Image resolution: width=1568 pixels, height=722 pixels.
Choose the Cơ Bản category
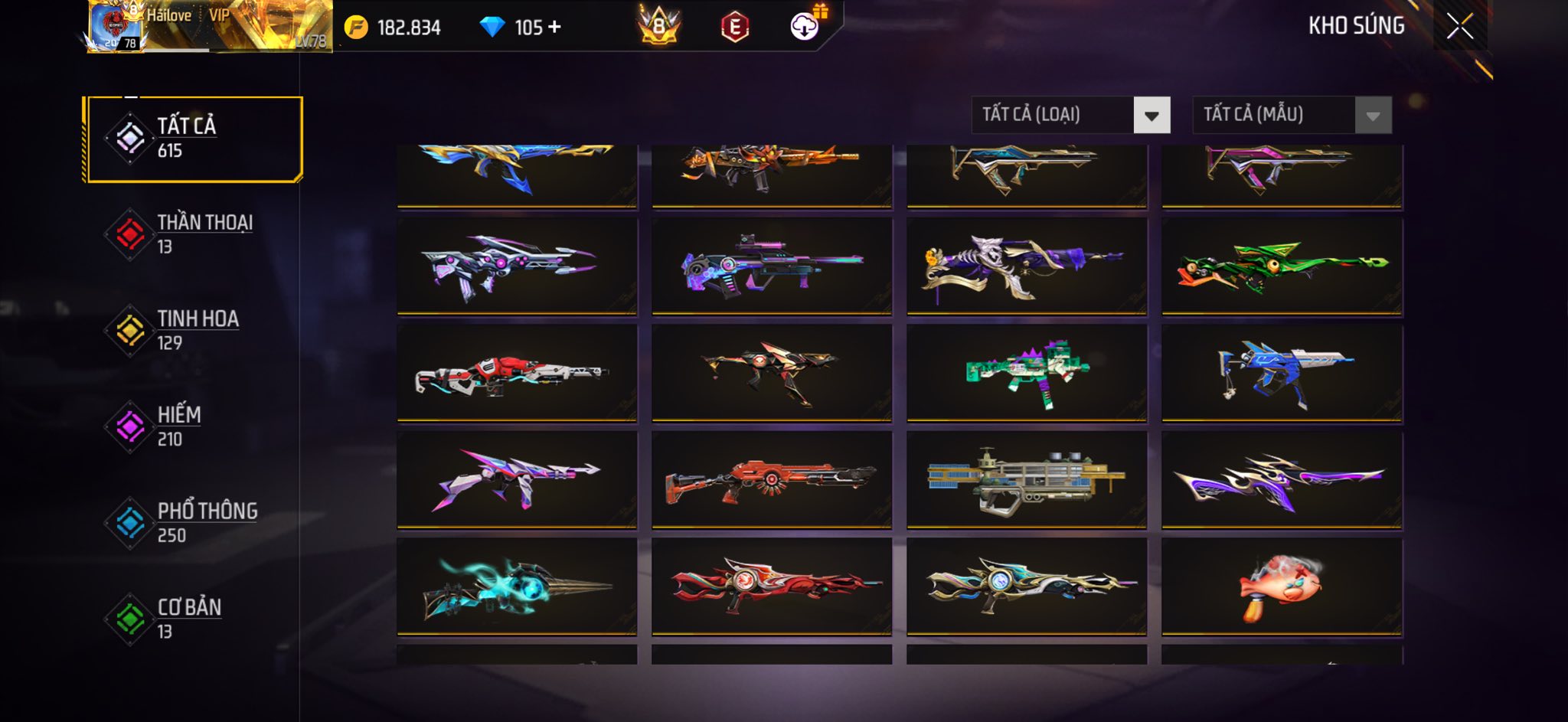click(x=194, y=619)
